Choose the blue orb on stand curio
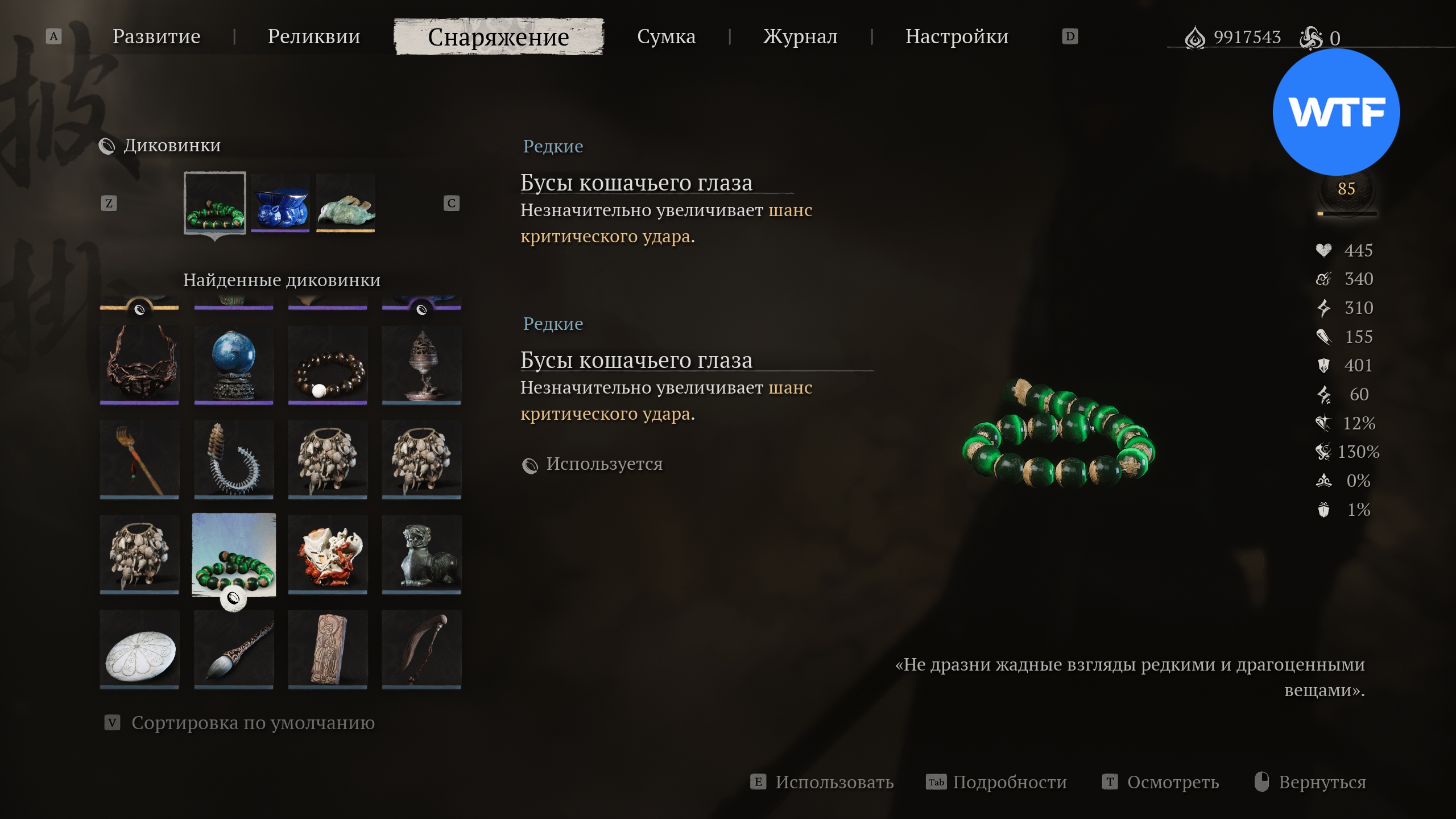 tap(234, 364)
